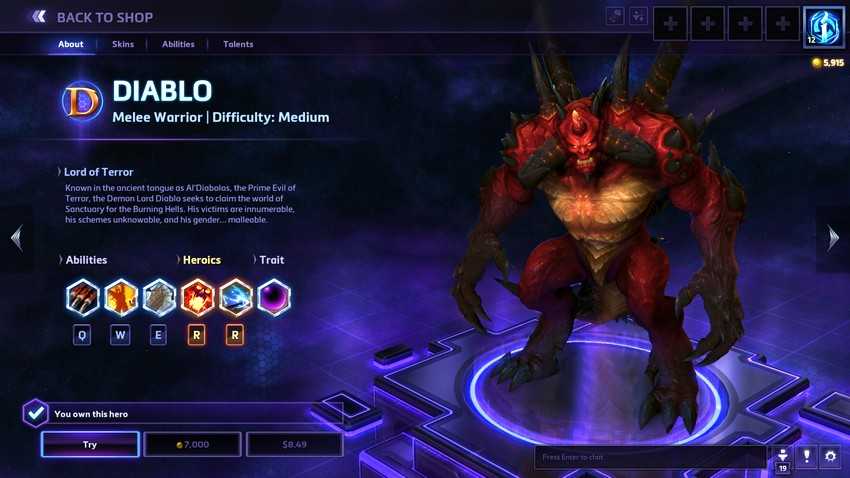This screenshot has width=850, height=478.
Task: Switch to the Skins tab
Action: pos(122,44)
